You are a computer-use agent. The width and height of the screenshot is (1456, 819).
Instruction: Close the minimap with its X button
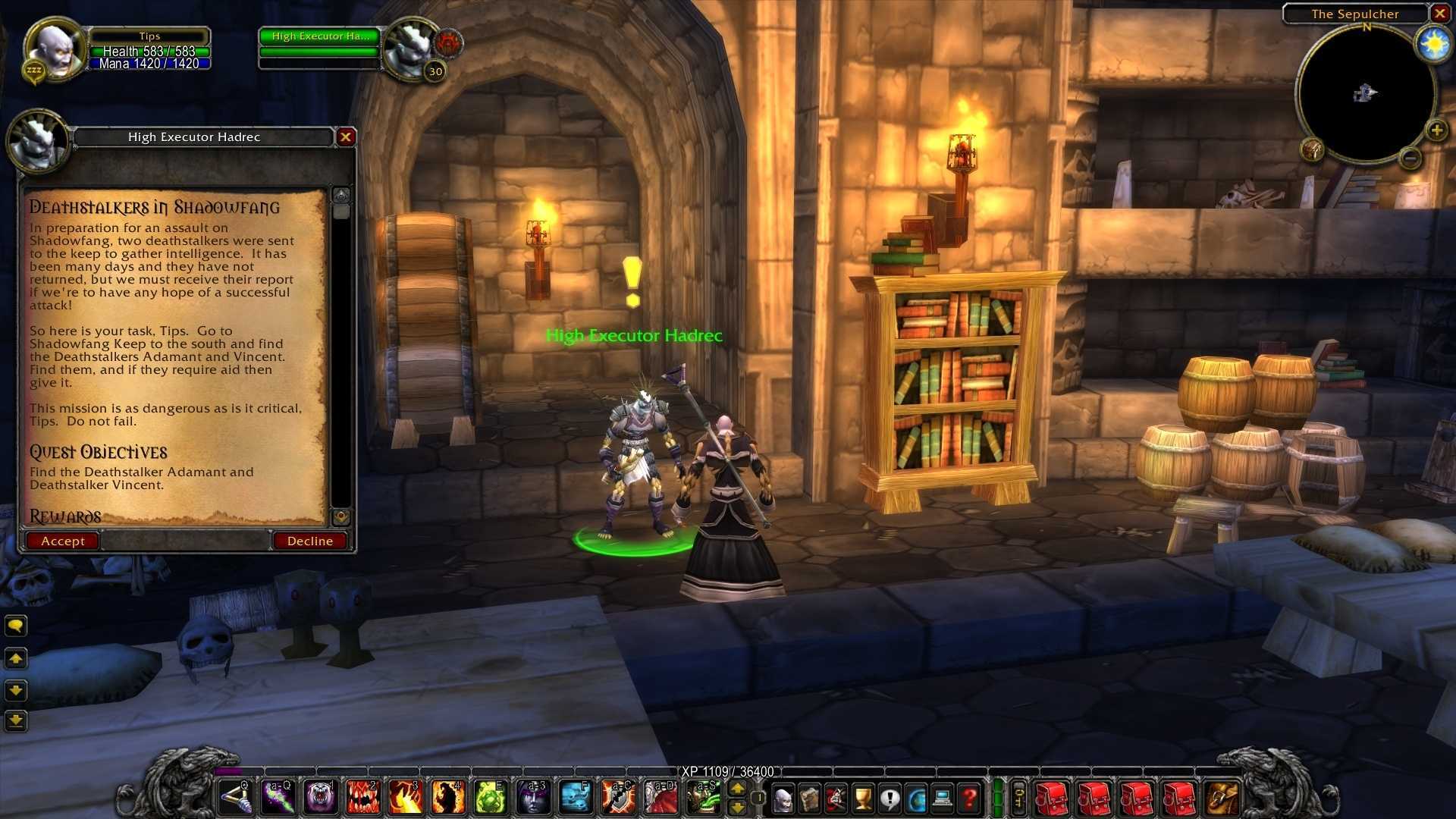click(1439, 13)
